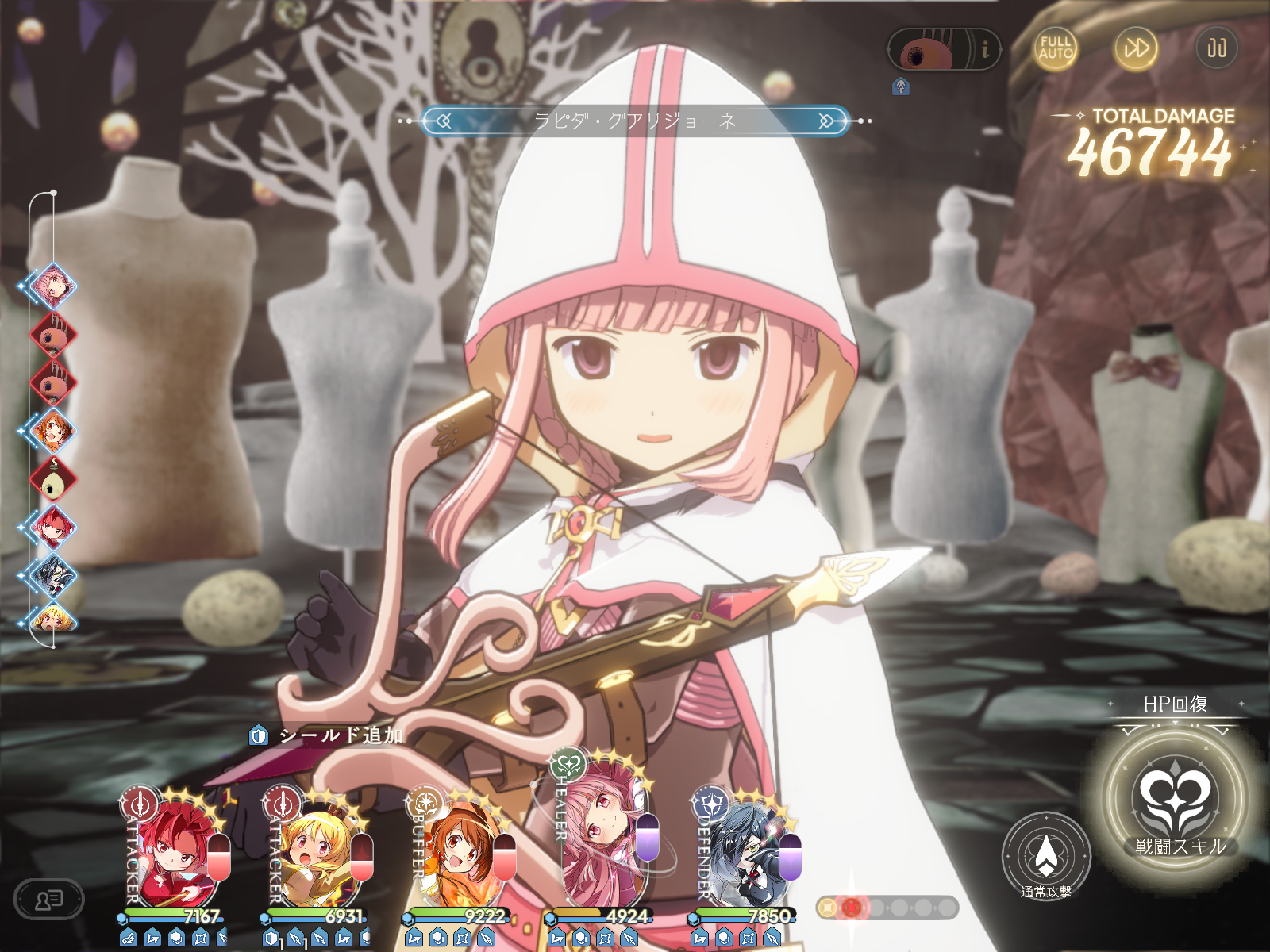Image resolution: width=1270 pixels, height=952 pixels.
Task: Pause the battle
Action: coord(1216,48)
